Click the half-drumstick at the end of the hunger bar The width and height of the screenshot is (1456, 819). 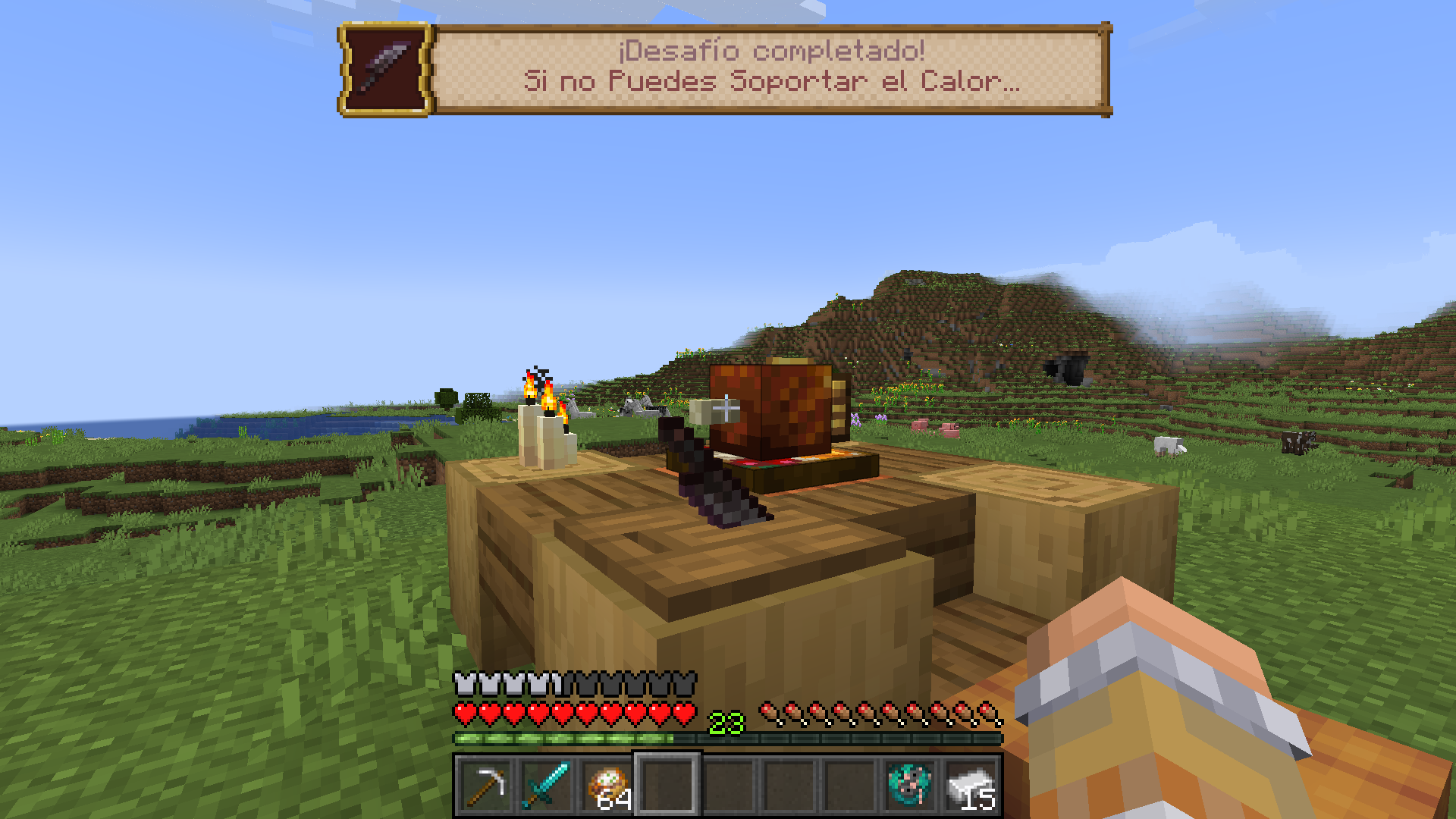(987, 711)
